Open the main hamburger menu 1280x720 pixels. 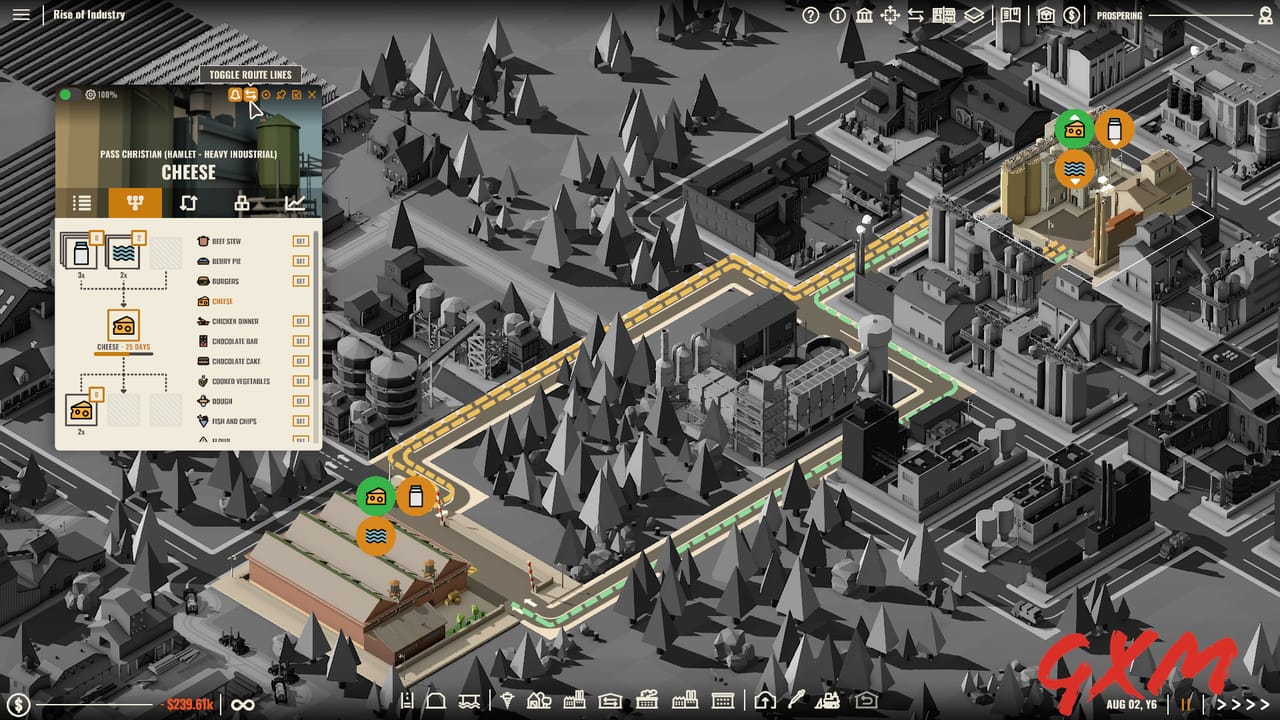coord(20,15)
